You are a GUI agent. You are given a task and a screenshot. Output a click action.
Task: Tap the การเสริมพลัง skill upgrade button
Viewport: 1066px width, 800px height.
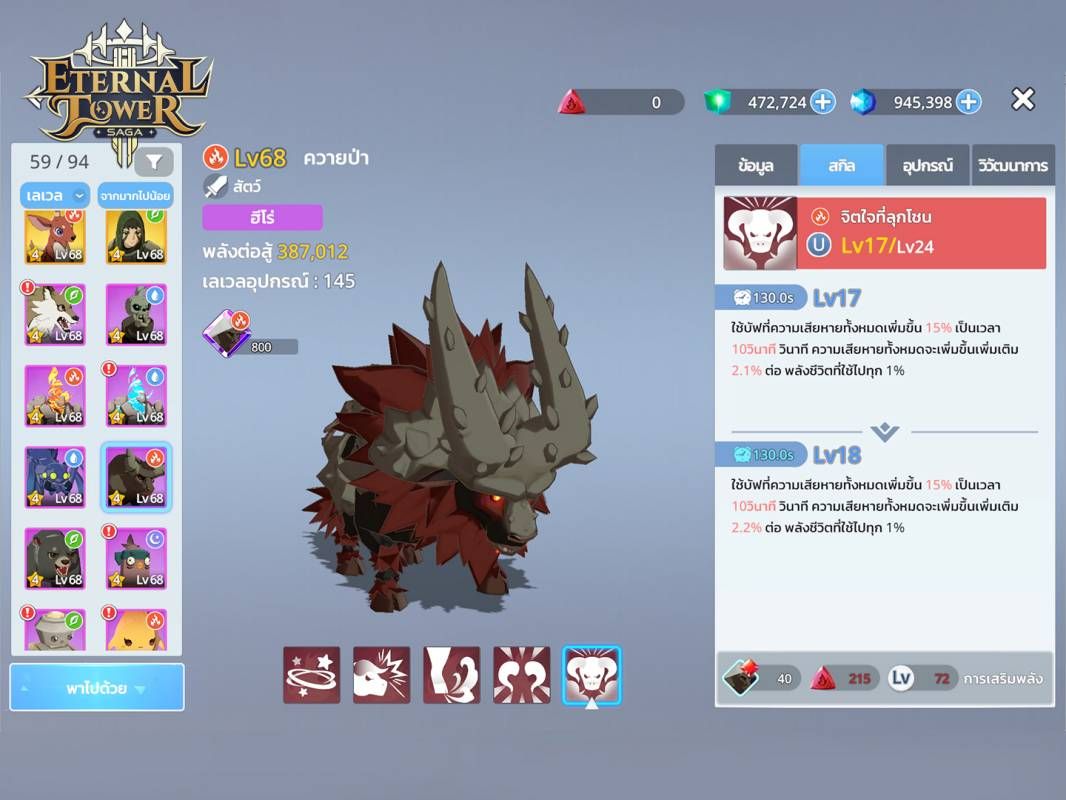coord(1002,678)
